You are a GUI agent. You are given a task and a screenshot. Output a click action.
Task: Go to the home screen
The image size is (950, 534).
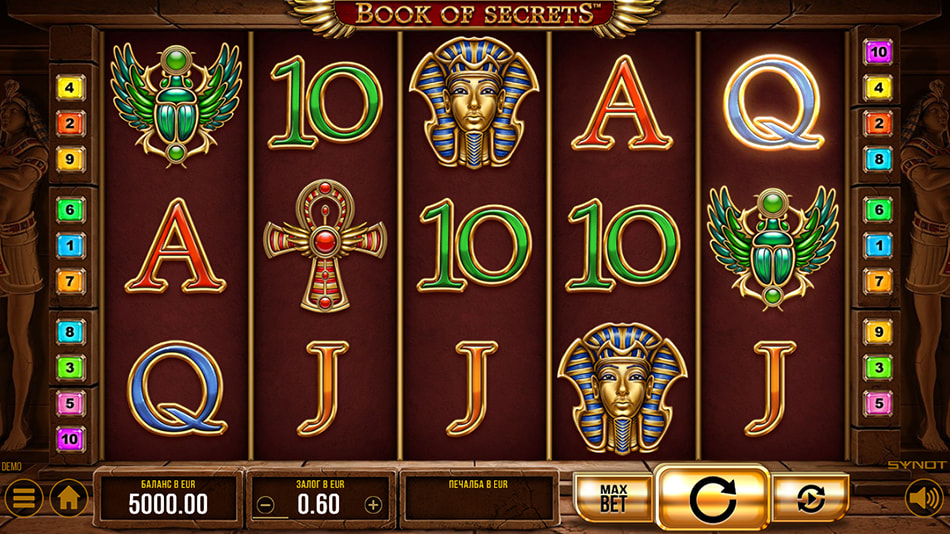(69, 497)
